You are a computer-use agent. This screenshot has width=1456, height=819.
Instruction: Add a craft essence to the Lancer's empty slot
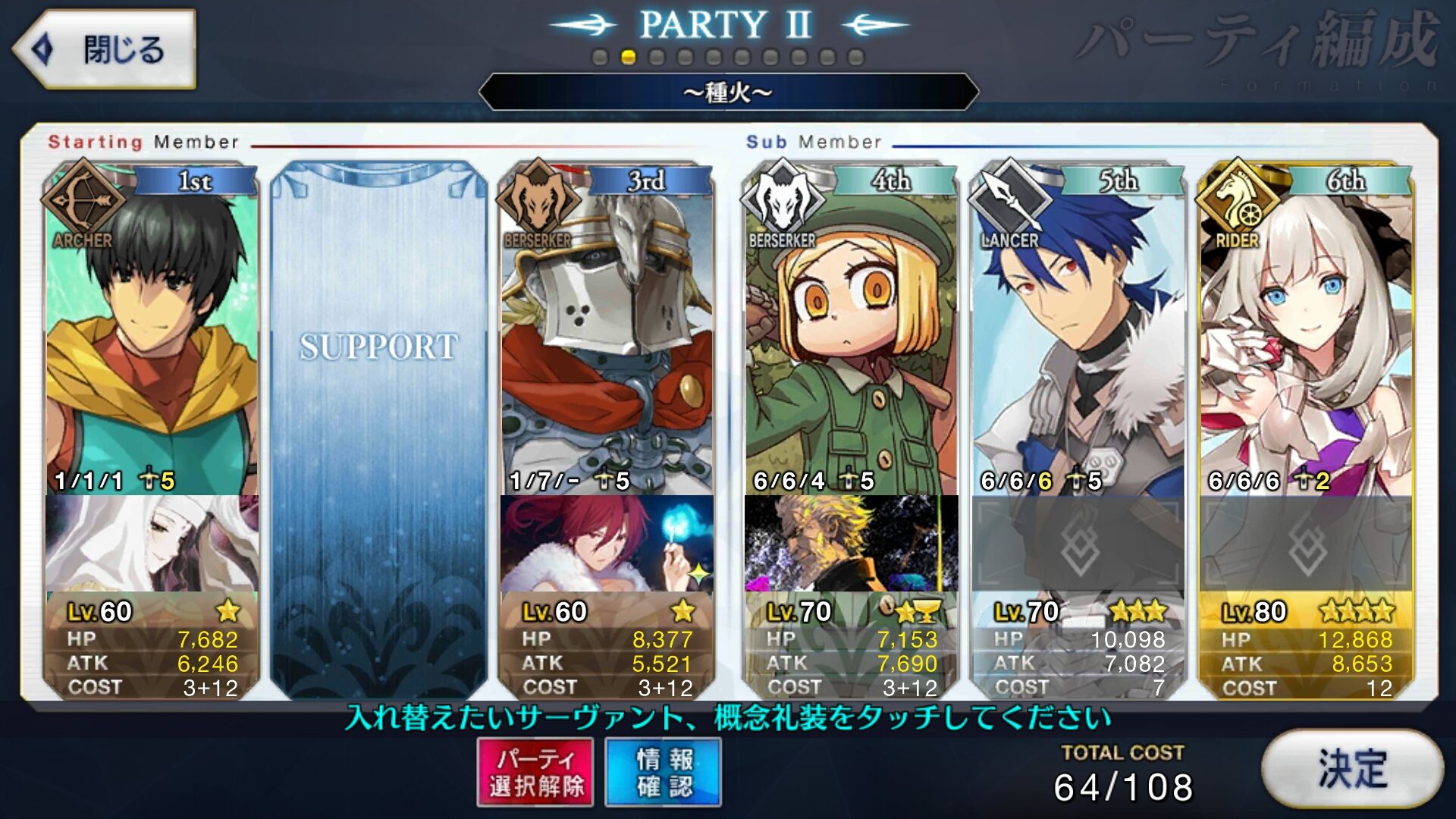point(1078,543)
